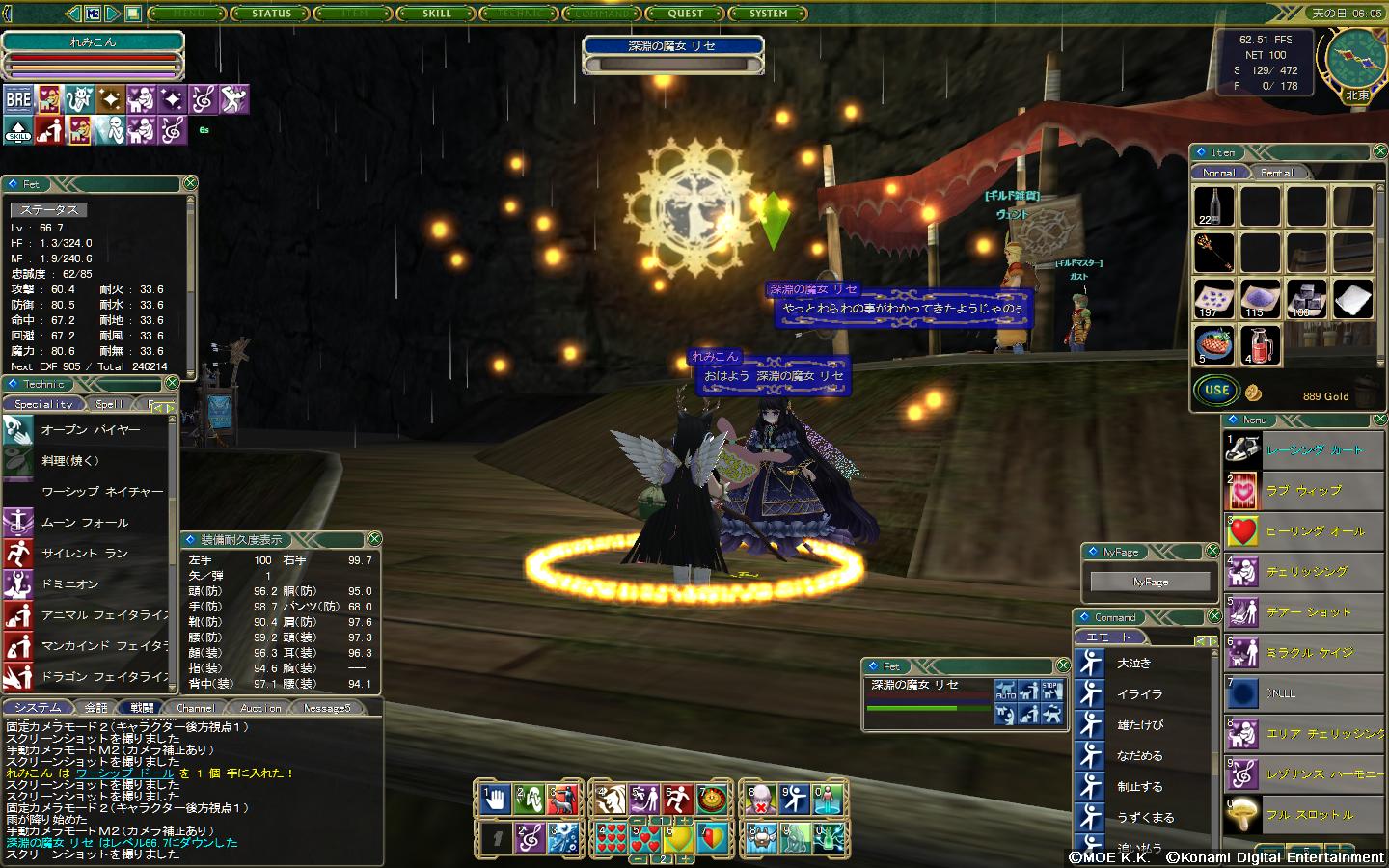
Task: Select the Spell tab in Technic window
Action: coord(109,404)
